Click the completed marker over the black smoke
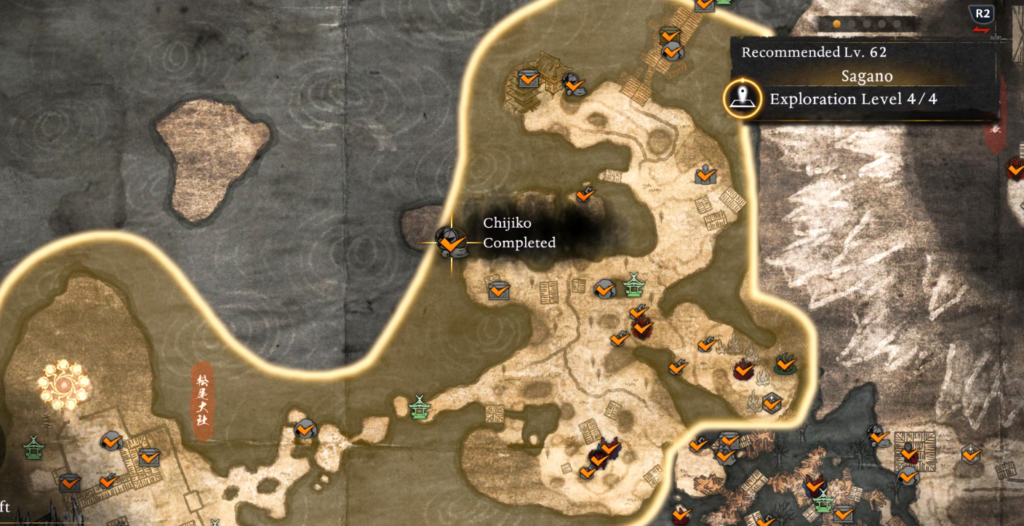1024x526 pixels. point(585,194)
